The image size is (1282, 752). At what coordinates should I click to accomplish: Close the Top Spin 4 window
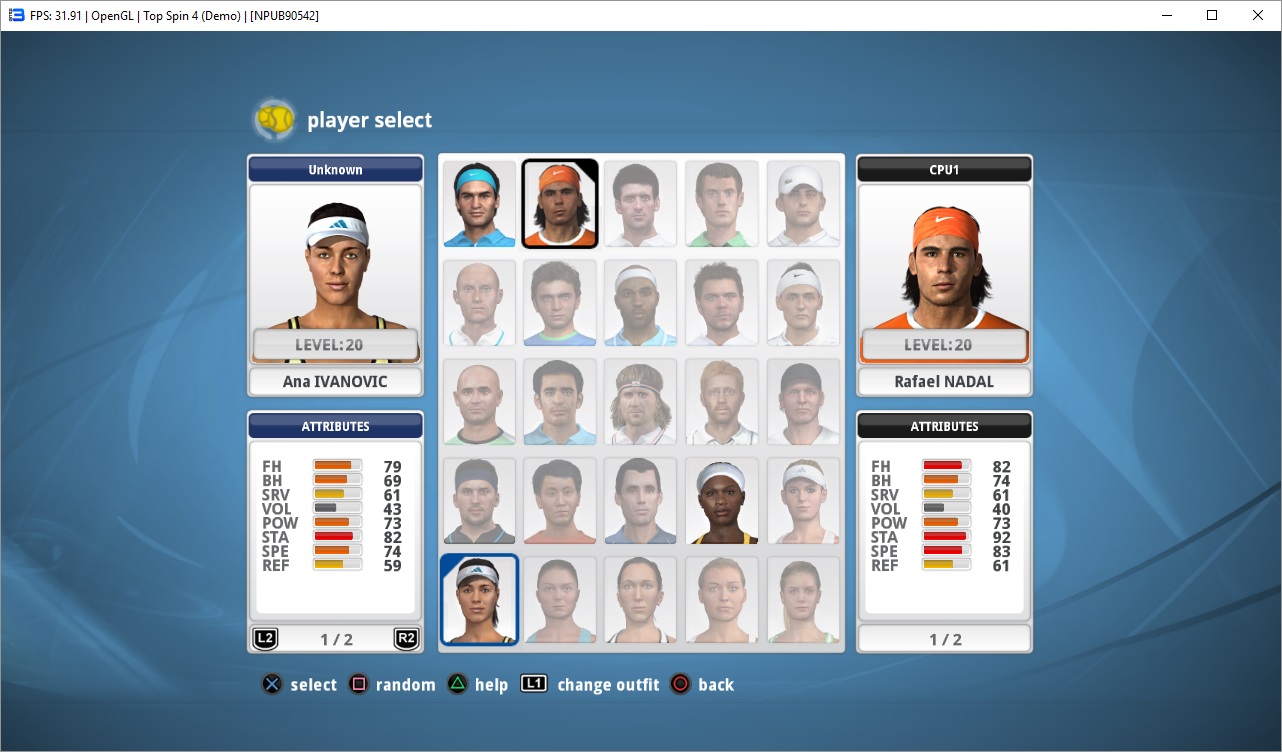click(1258, 15)
